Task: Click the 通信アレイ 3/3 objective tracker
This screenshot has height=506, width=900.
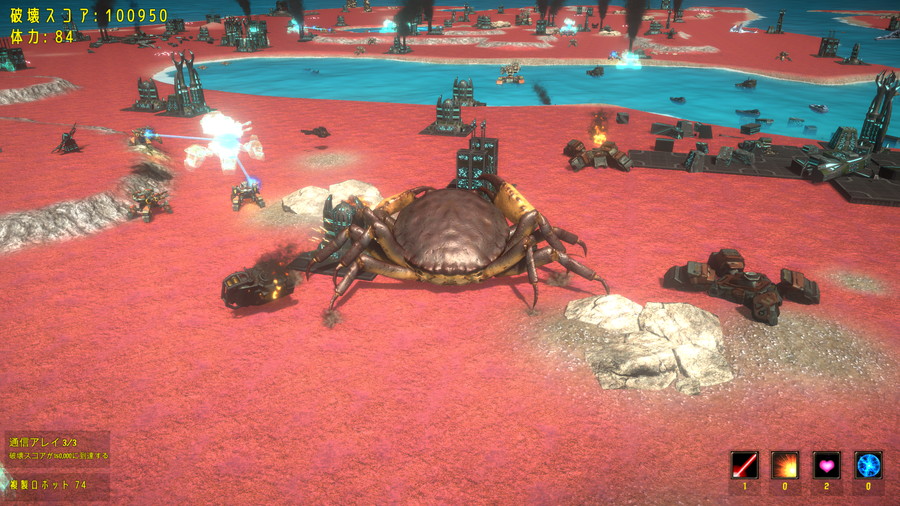Action: [x=56, y=448]
